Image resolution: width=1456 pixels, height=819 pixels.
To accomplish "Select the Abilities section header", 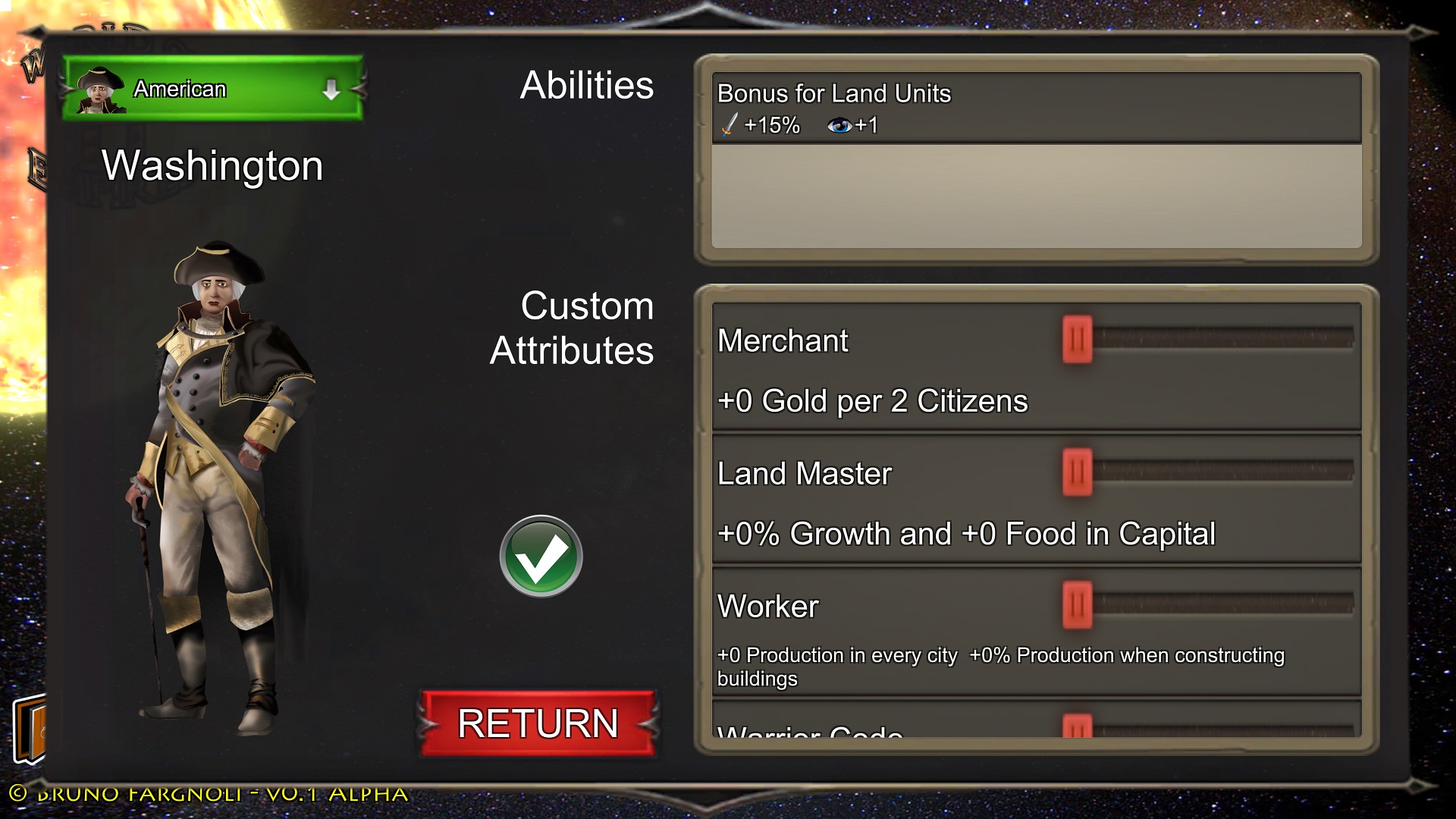I will 586,86.
